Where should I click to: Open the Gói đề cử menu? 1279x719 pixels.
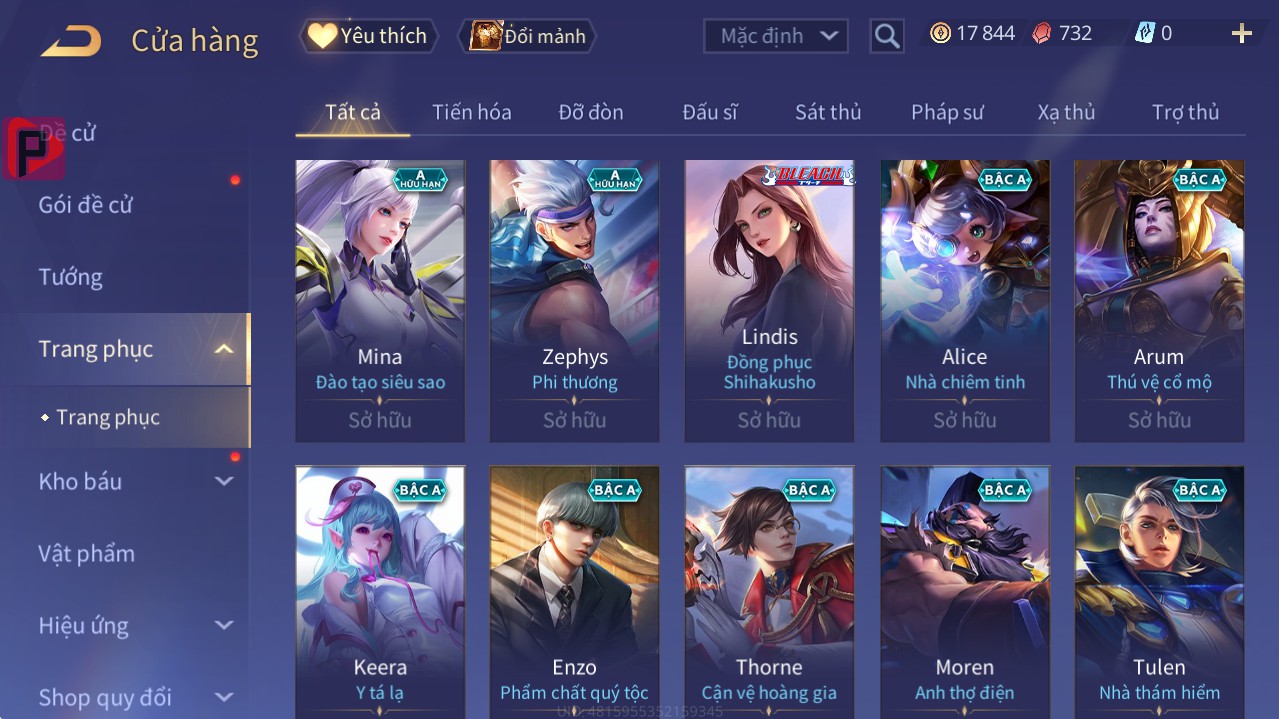point(86,205)
